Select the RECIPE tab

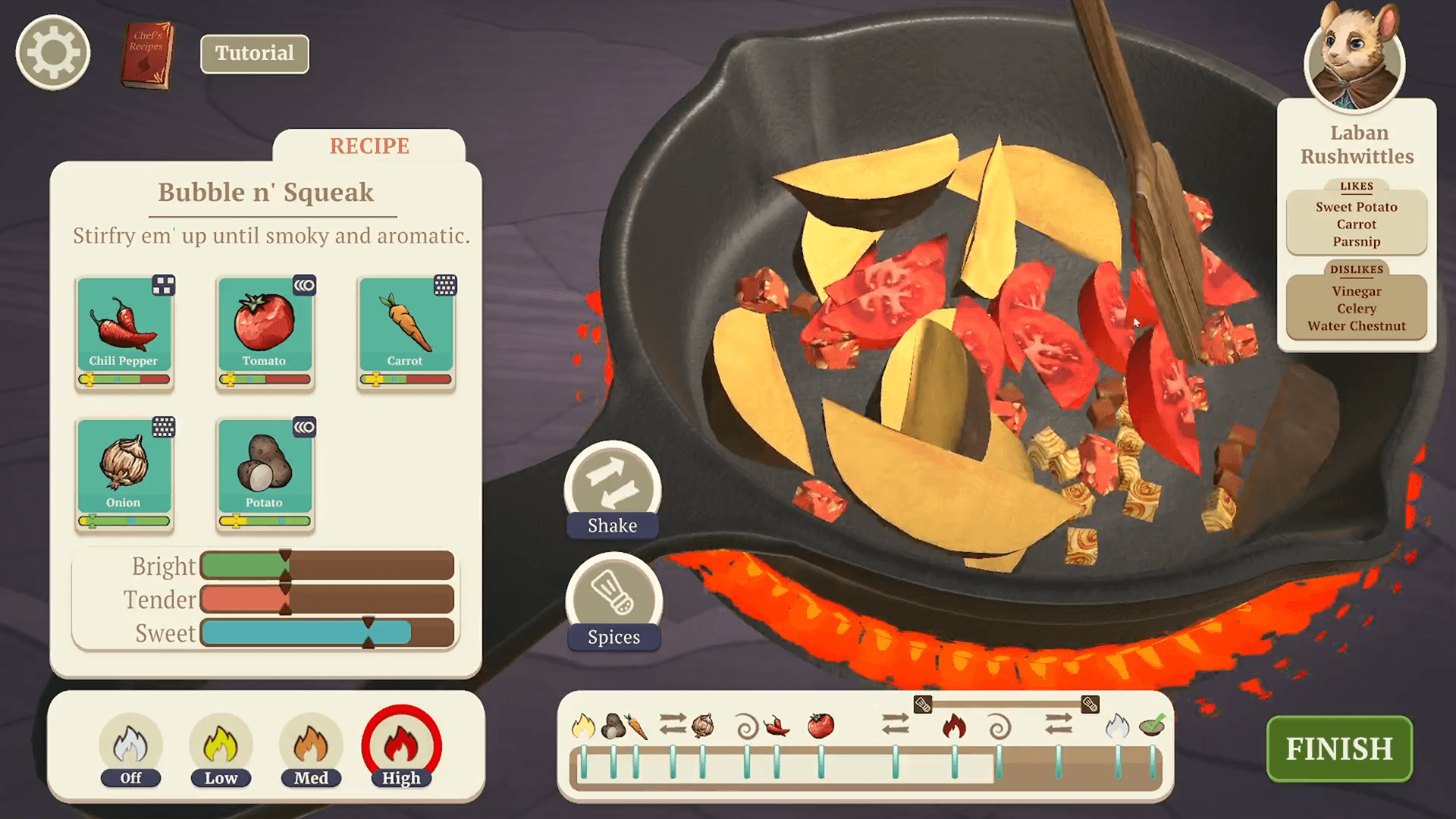coord(369,146)
